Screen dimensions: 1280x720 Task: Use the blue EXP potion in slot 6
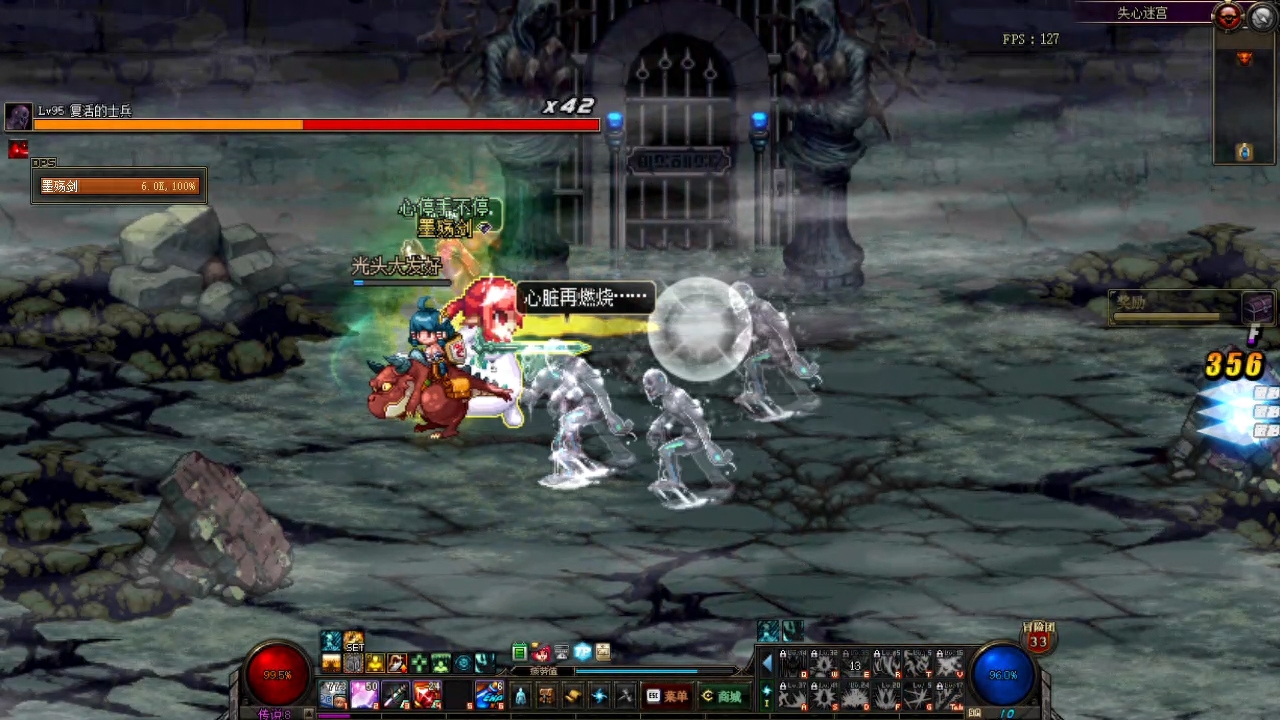(x=489, y=694)
